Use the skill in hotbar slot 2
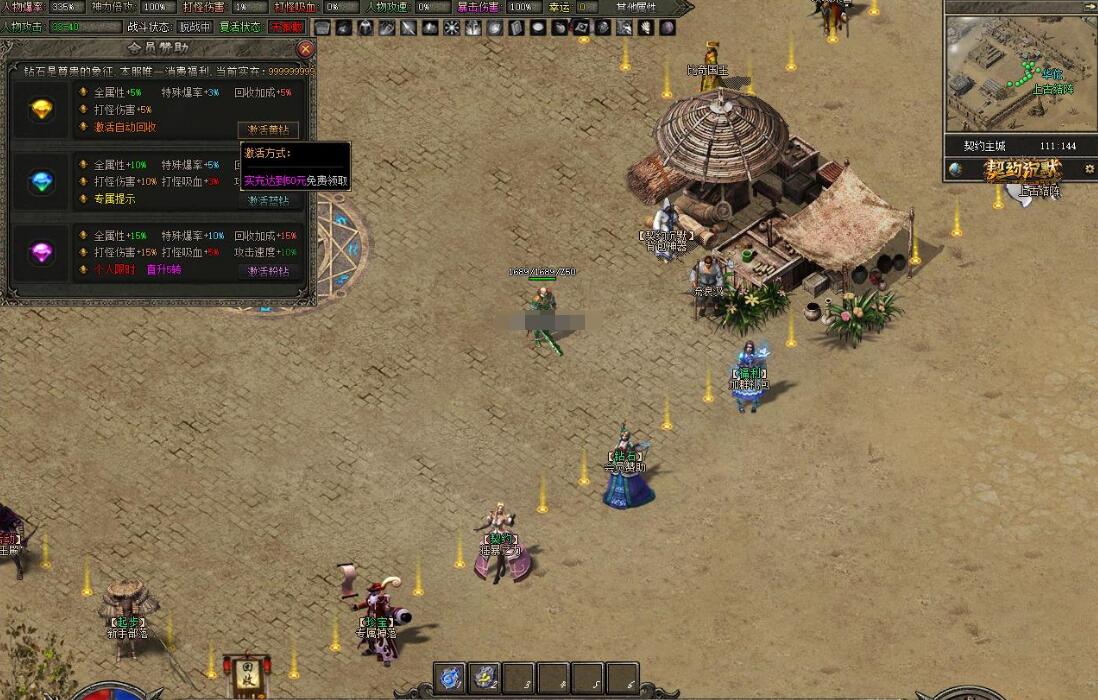The image size is (1098, 700). [485, 678]
